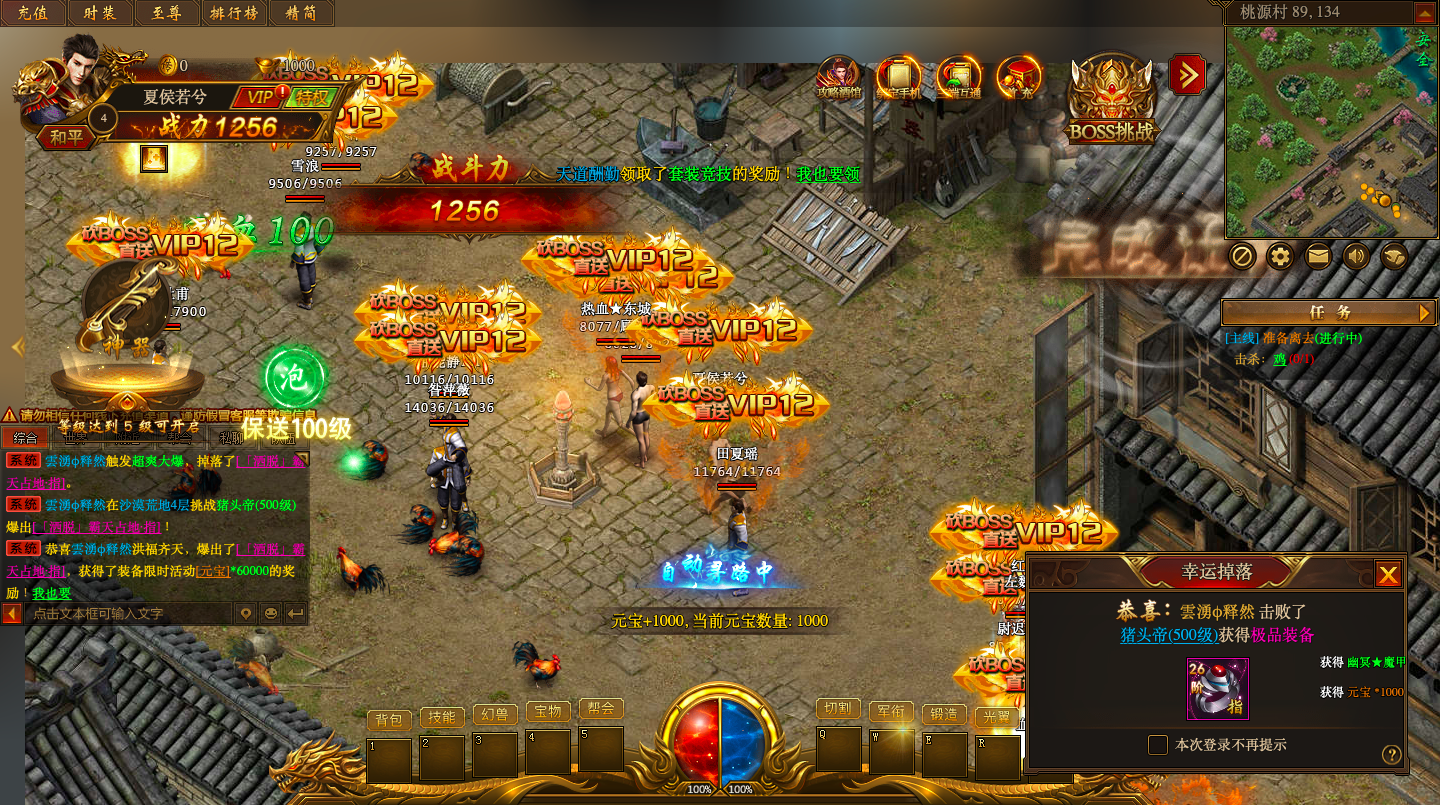Close the 幸运掉落 lucky drop popup
Viewport: 1440px width, 805px height.
pyautogui.click(x=1387, y=574)
